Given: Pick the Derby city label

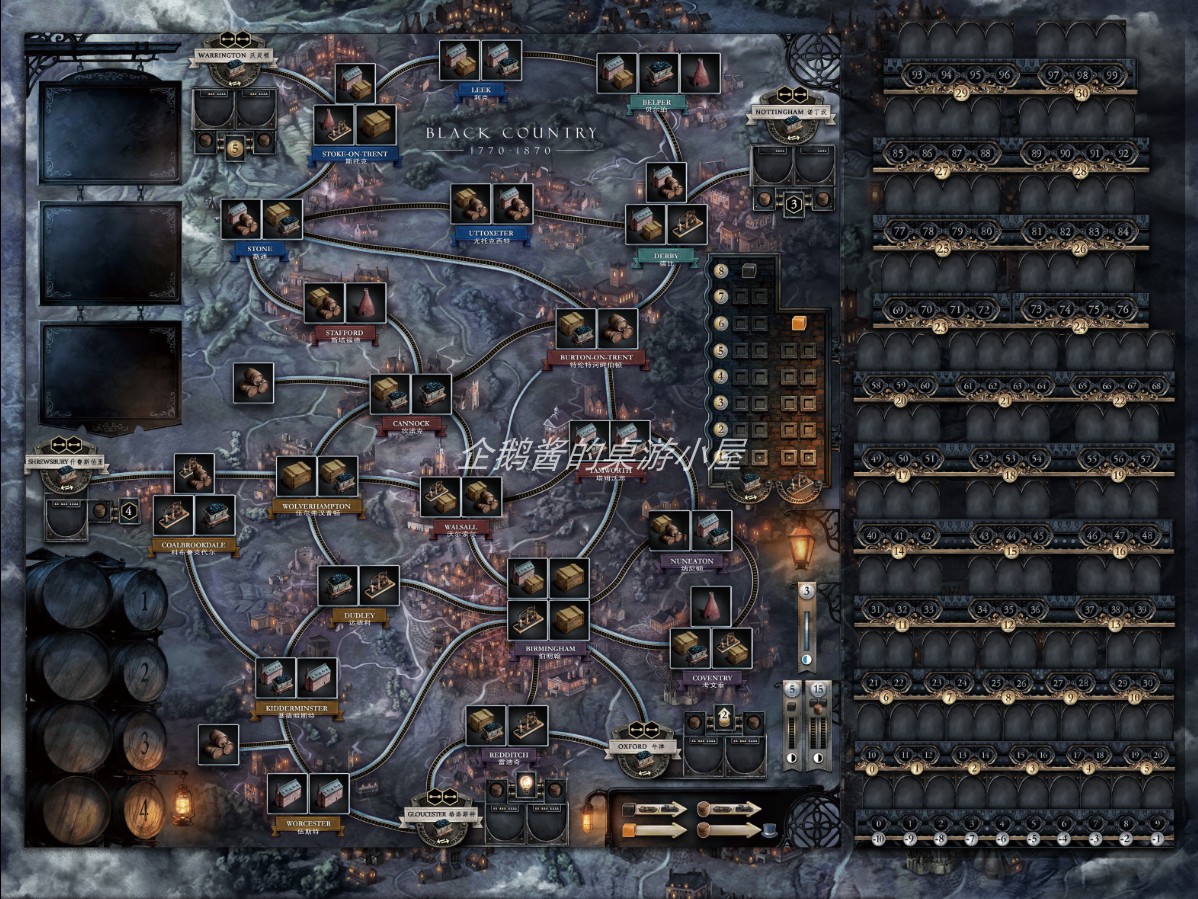Looking at the screenshot, I should (x=665, y=257).
